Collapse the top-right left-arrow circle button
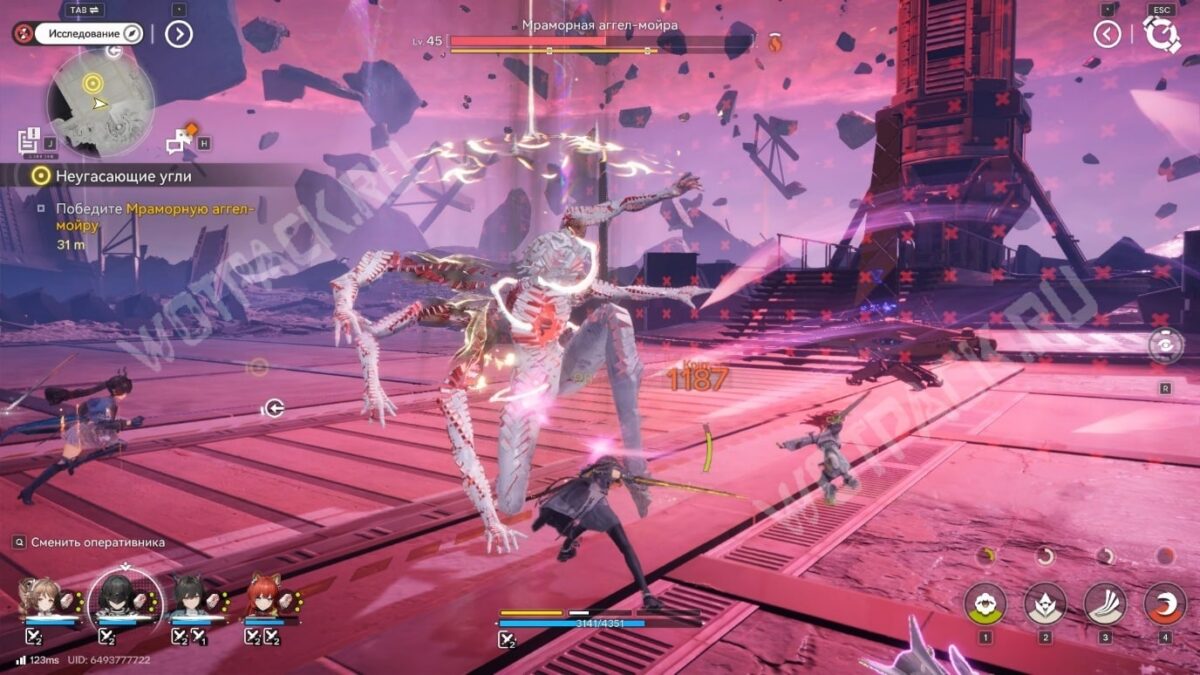Image resolution: width=1200 pixels, height=675 pixels. [x=1107, y=34]
